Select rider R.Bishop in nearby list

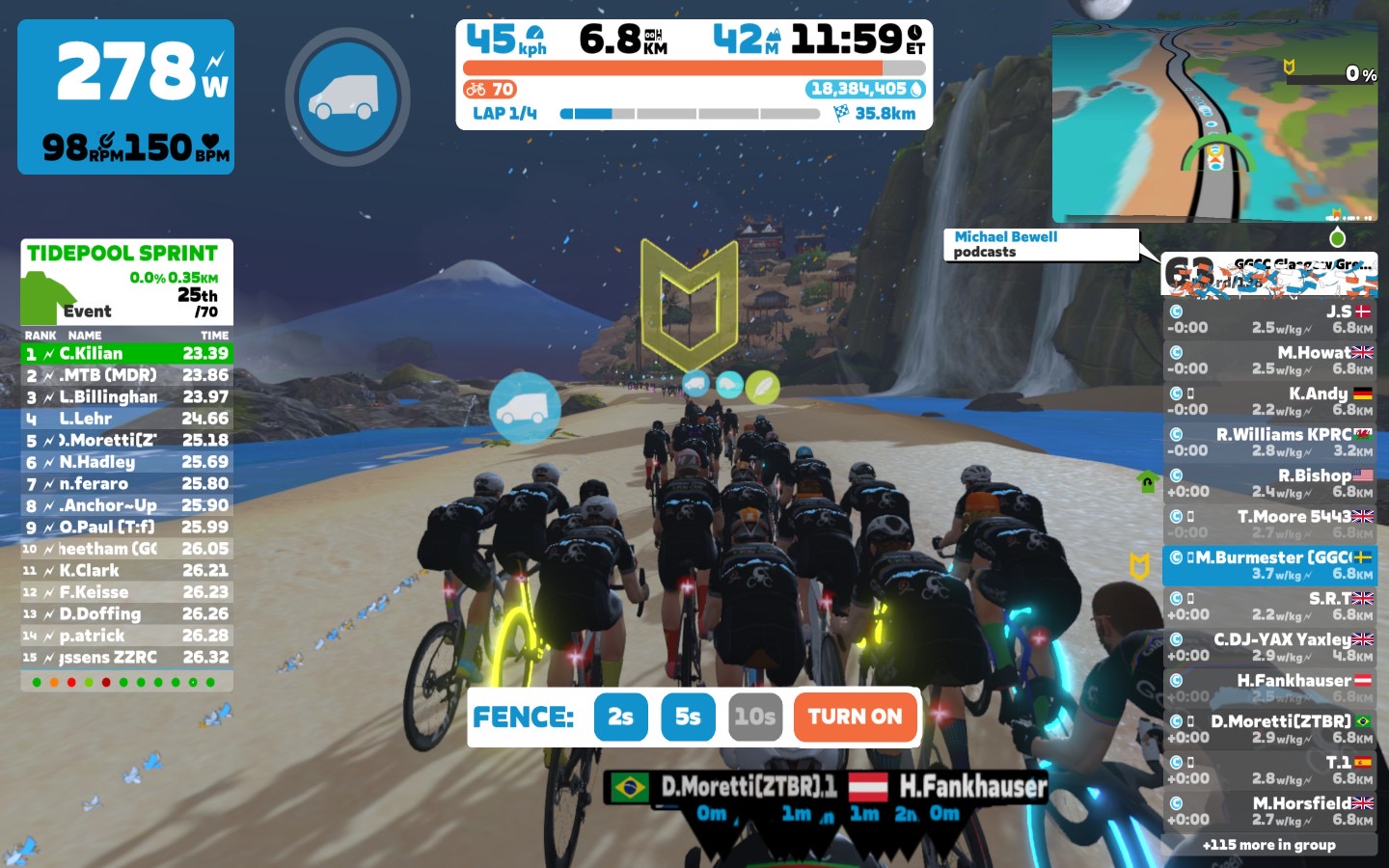point(1269,482)
